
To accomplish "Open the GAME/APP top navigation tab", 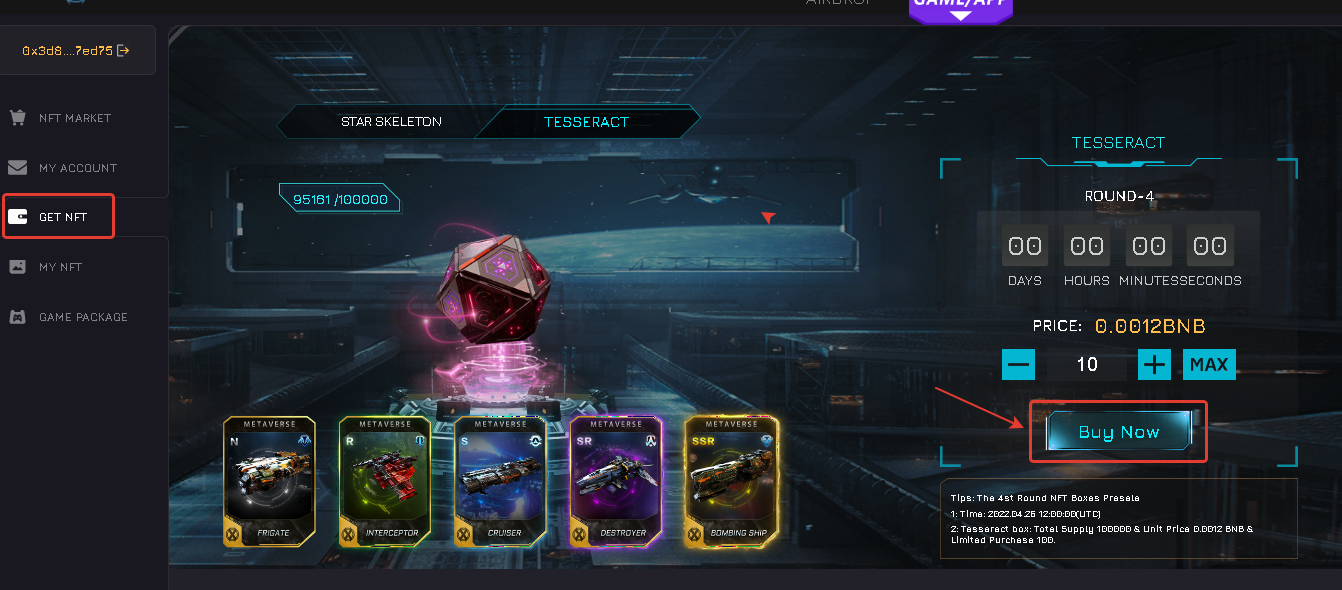I will (960, 5).
